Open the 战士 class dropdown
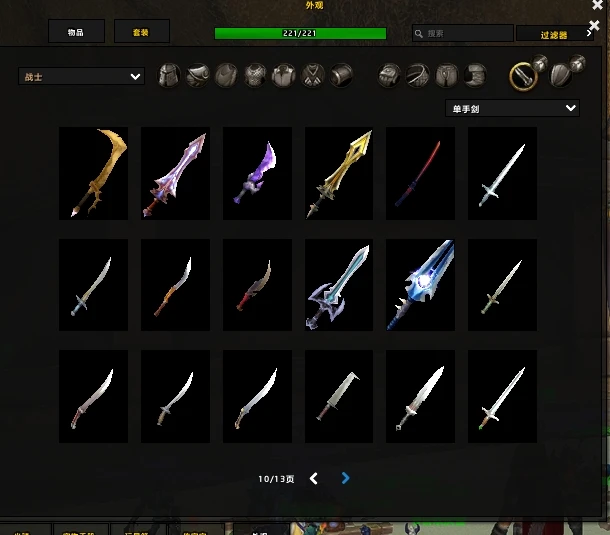The height and width of the screenshot is (535, 610). tap(81, 76)
